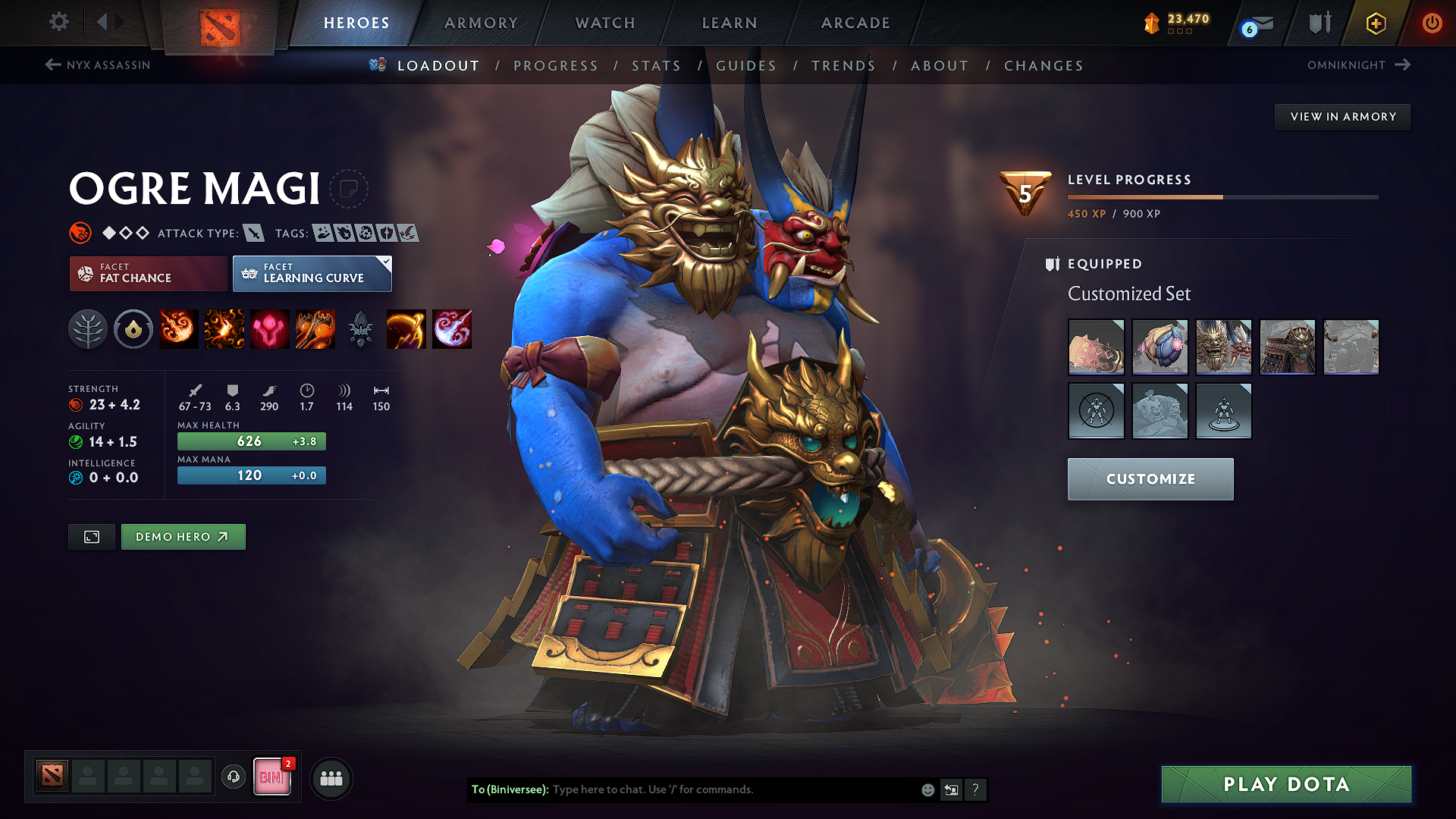Image resolution: width=1456 pixels, height=819 pixels.
Task: Open the Armory menu item
Action: pos(480,23)
